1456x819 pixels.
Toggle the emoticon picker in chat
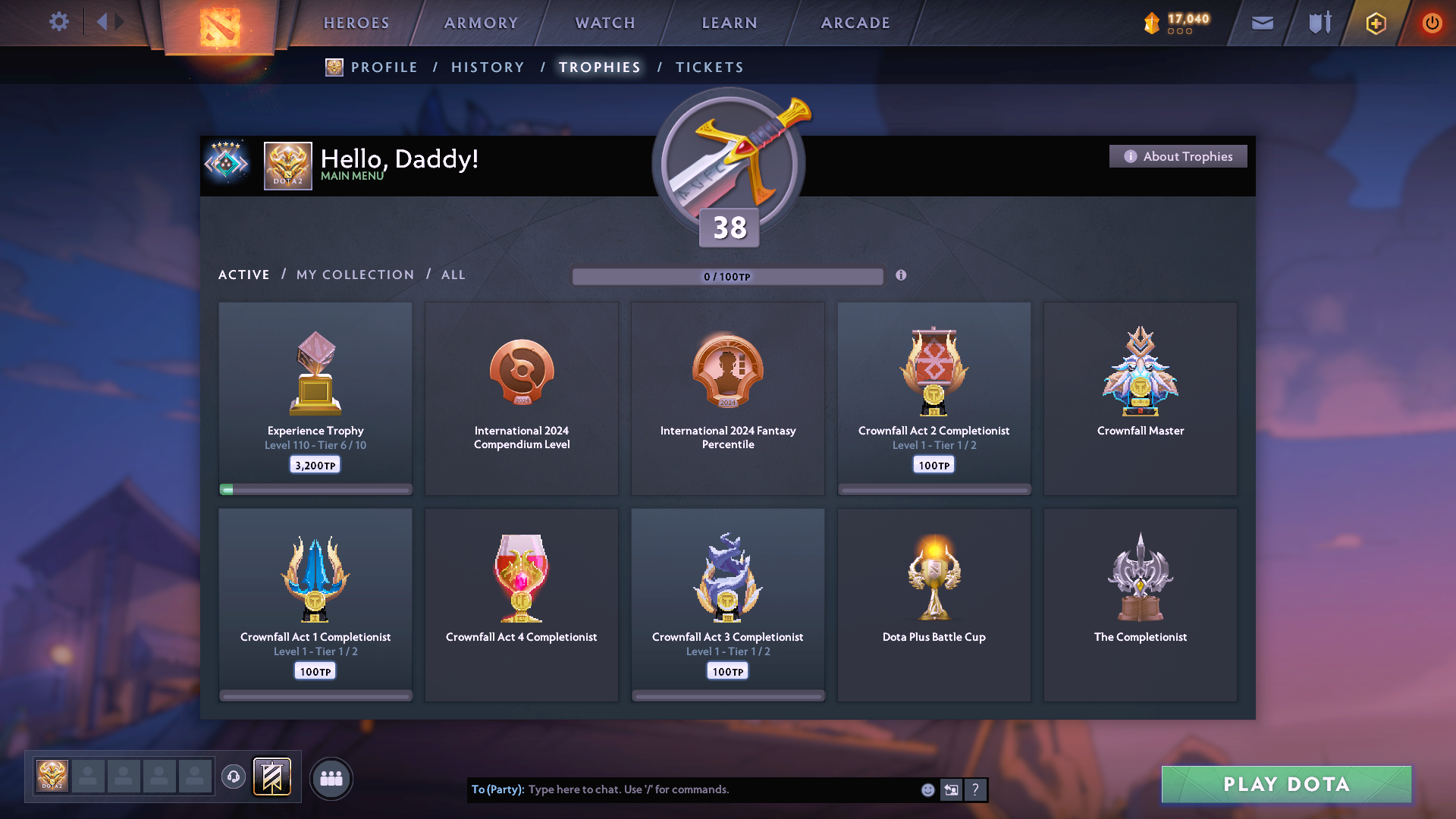coord(927,789)
